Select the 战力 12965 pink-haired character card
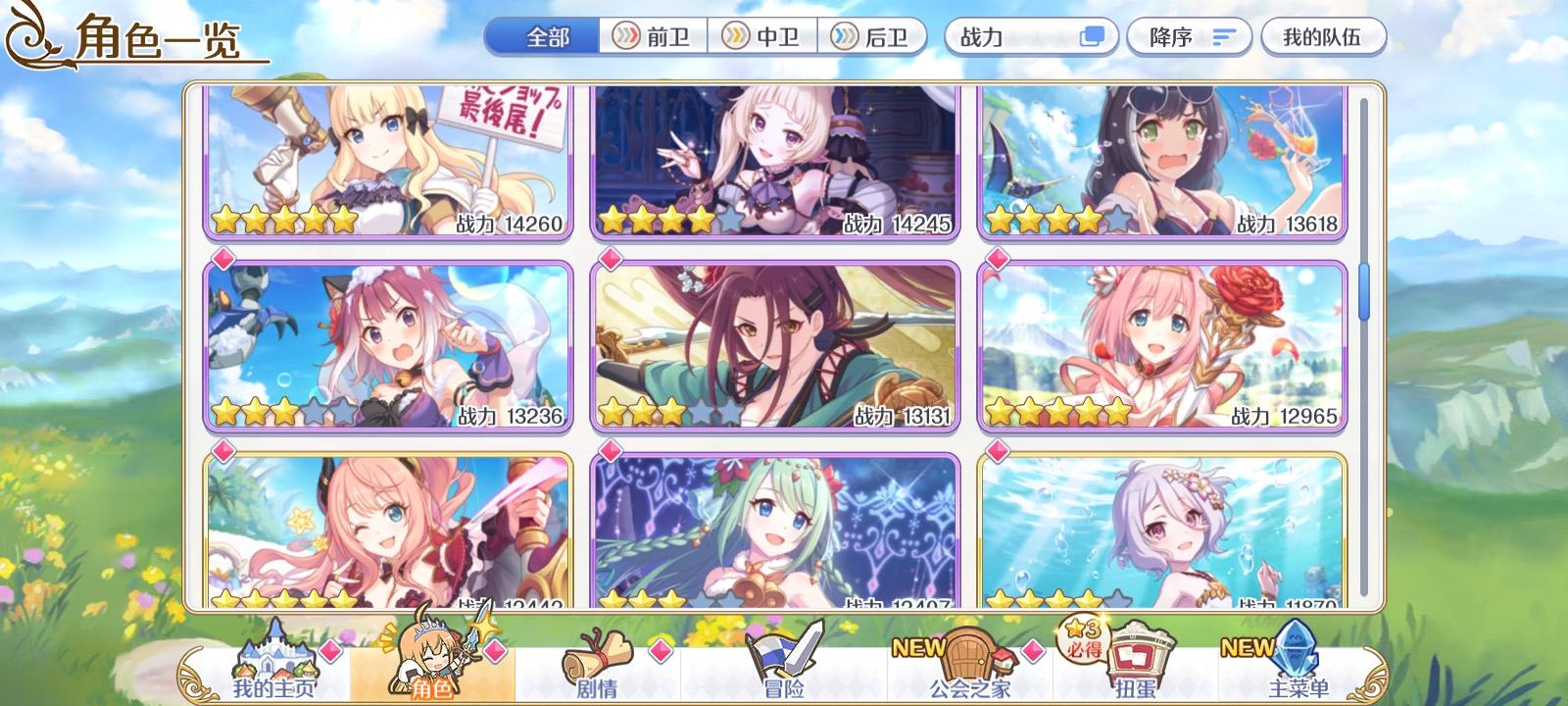This screenshot has width=1568, height=706. [1161, 343]
